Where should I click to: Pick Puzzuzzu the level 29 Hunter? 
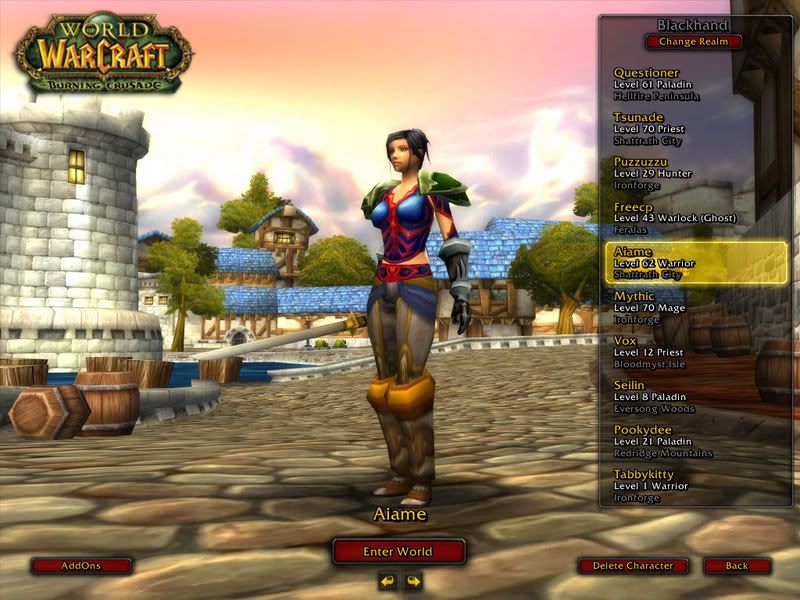(x=695, y=172)
